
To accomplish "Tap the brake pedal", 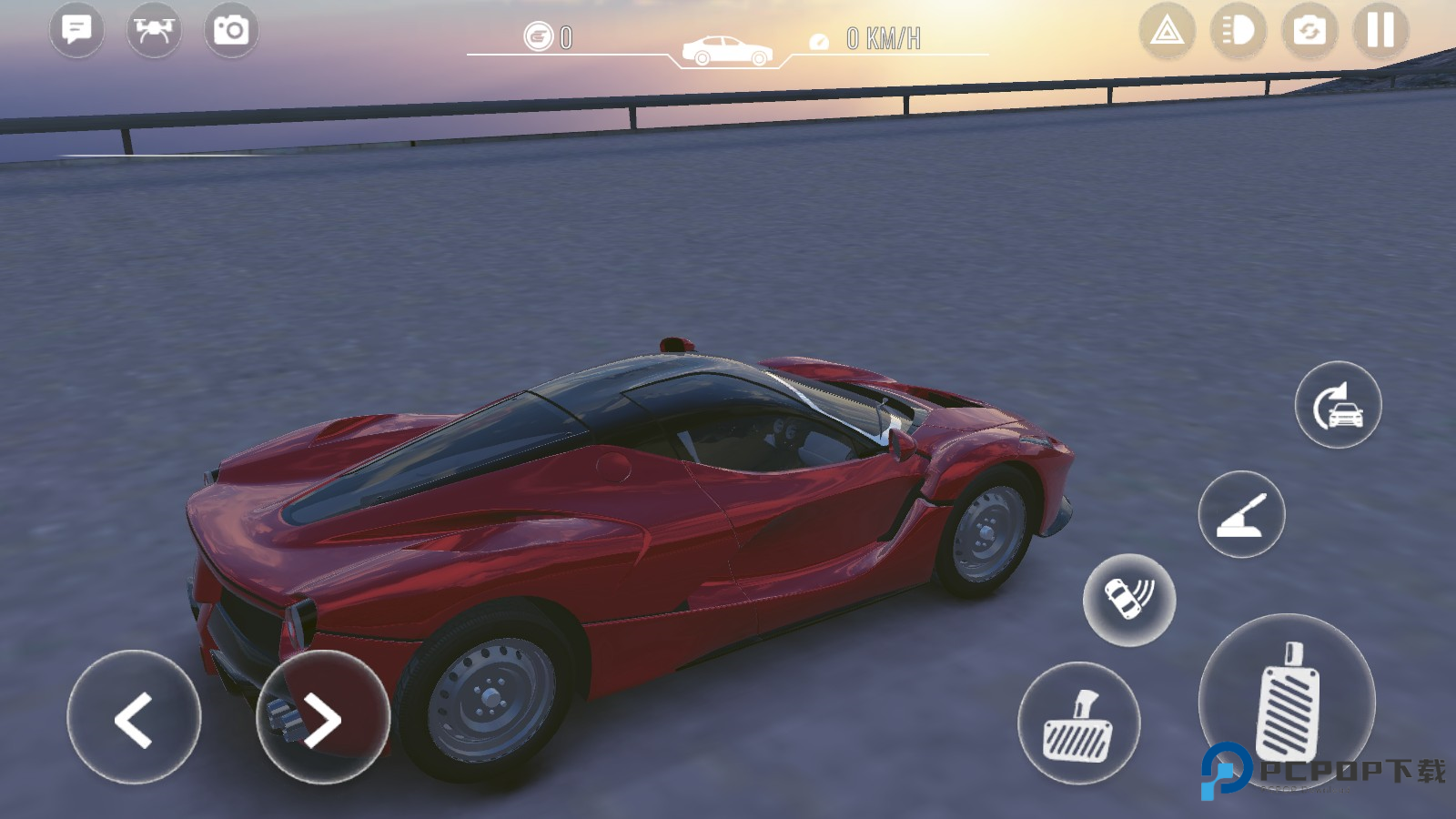I will (x=1078, y=723).
